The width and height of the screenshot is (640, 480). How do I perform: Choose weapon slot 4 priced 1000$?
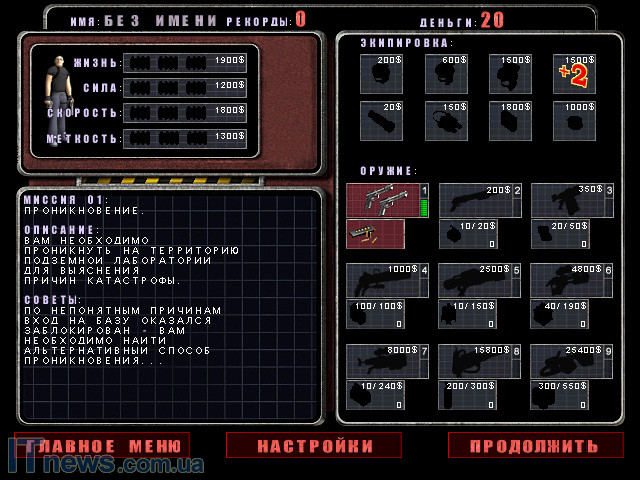[388, 280]
